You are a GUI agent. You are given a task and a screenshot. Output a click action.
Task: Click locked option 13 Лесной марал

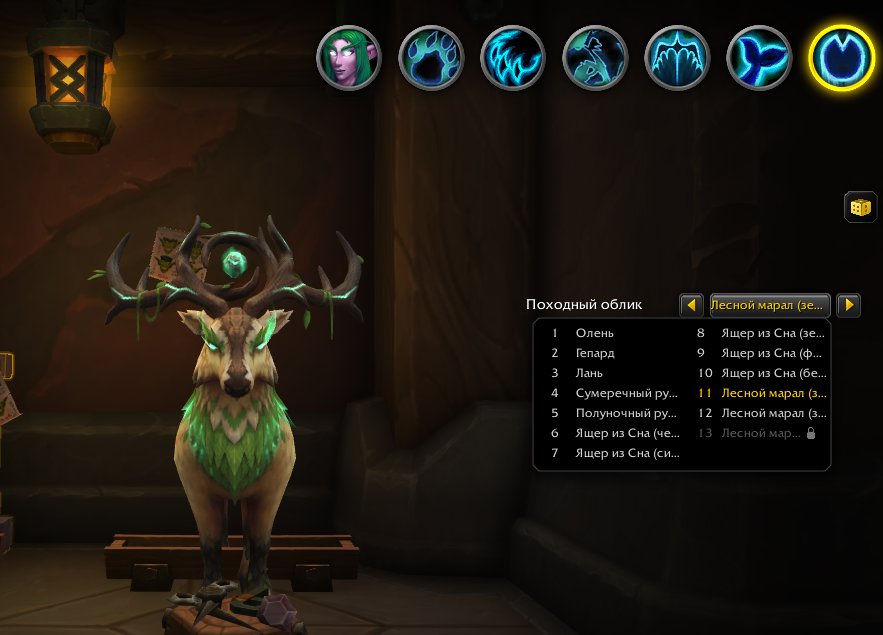[760, 433]
